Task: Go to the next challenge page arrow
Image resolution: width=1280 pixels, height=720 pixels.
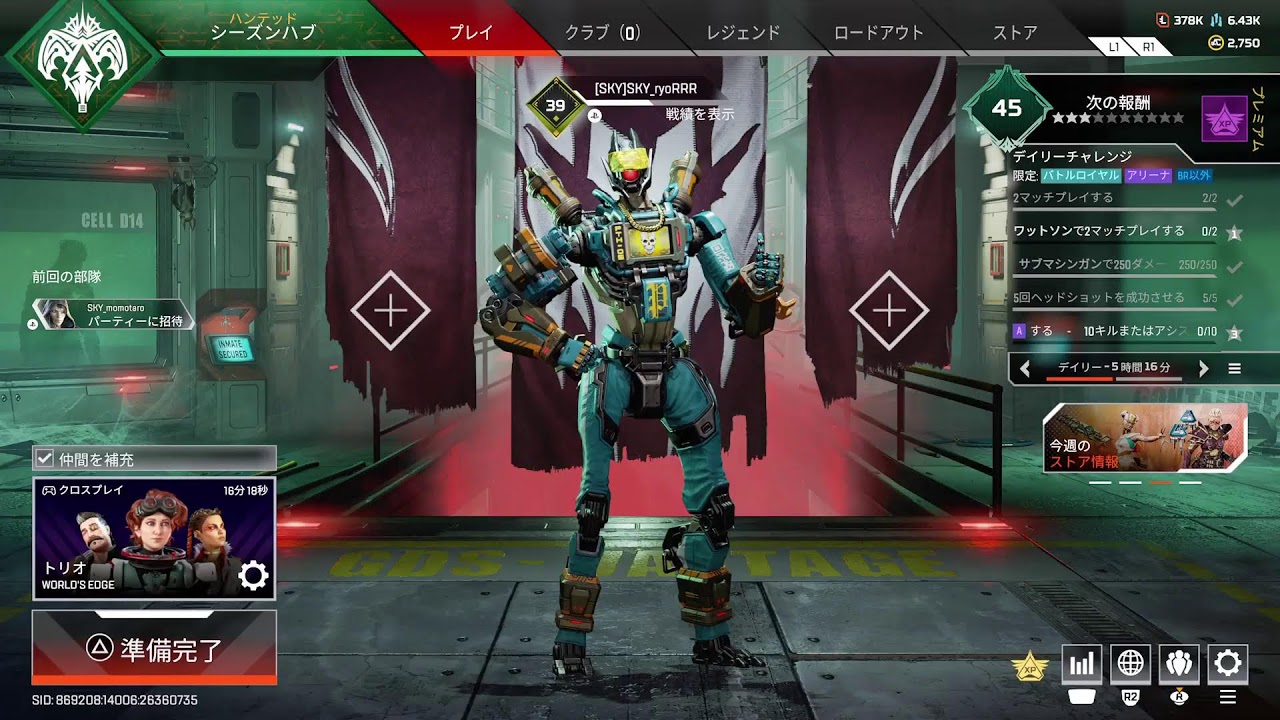Action: tap(1203, 369)
